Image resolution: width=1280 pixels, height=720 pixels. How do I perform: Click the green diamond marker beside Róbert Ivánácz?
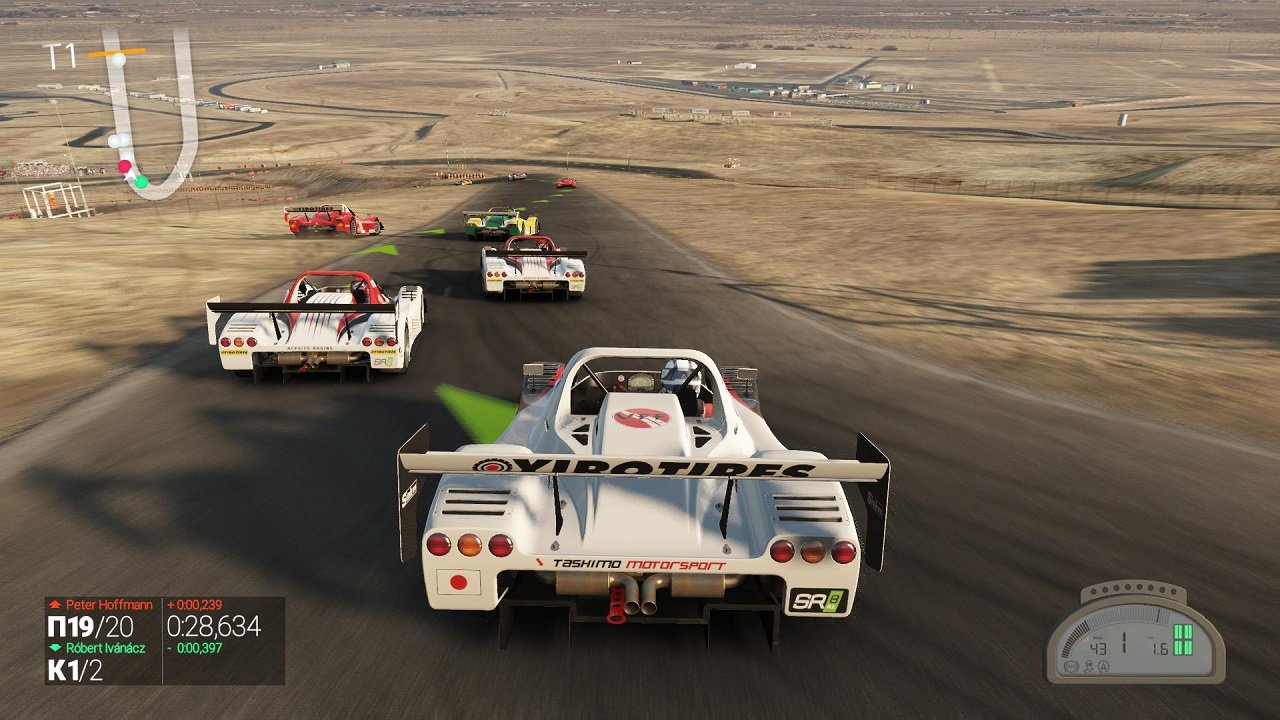[55, 647]
